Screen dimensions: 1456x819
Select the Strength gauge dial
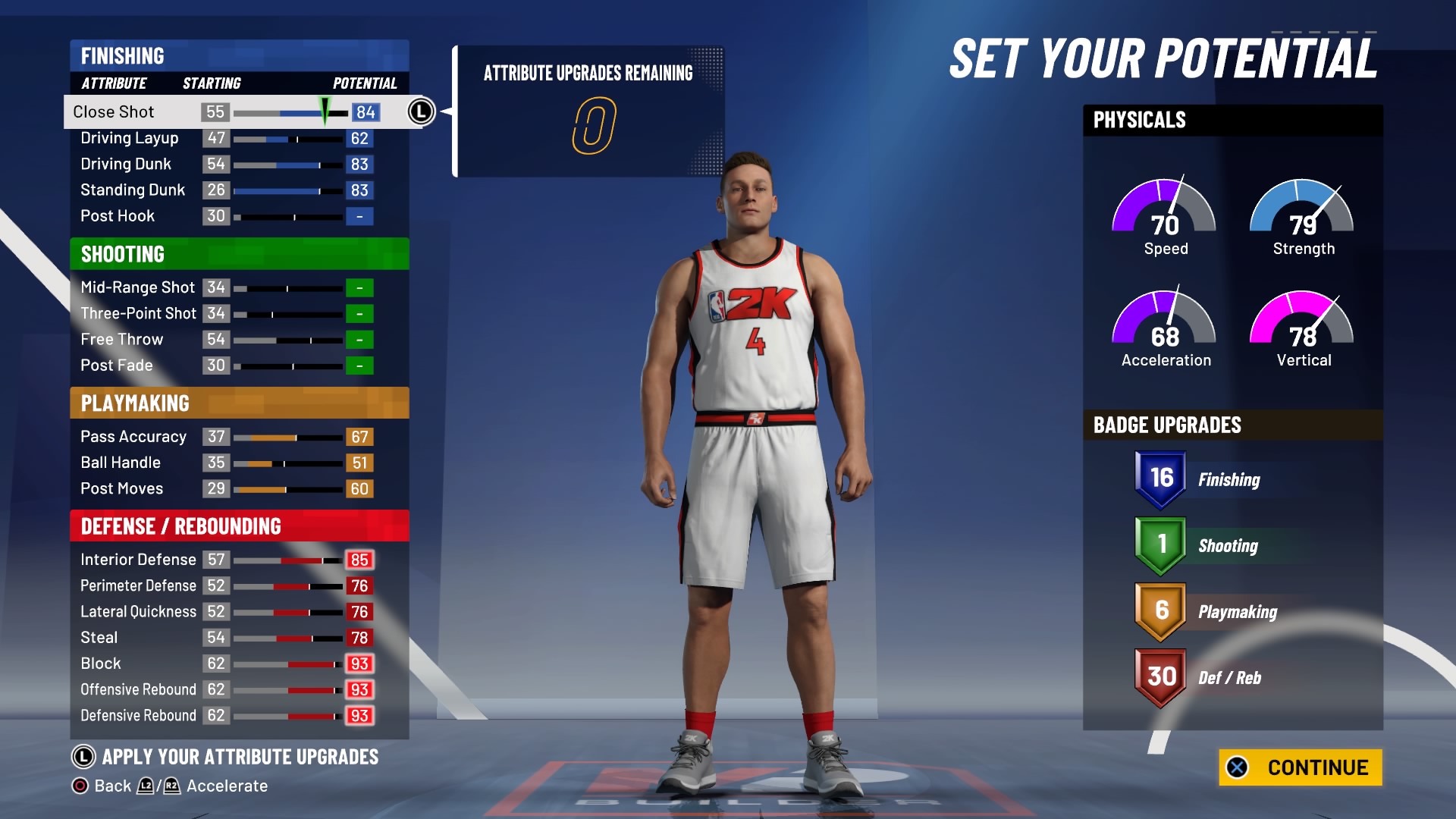pos(1301,216)
